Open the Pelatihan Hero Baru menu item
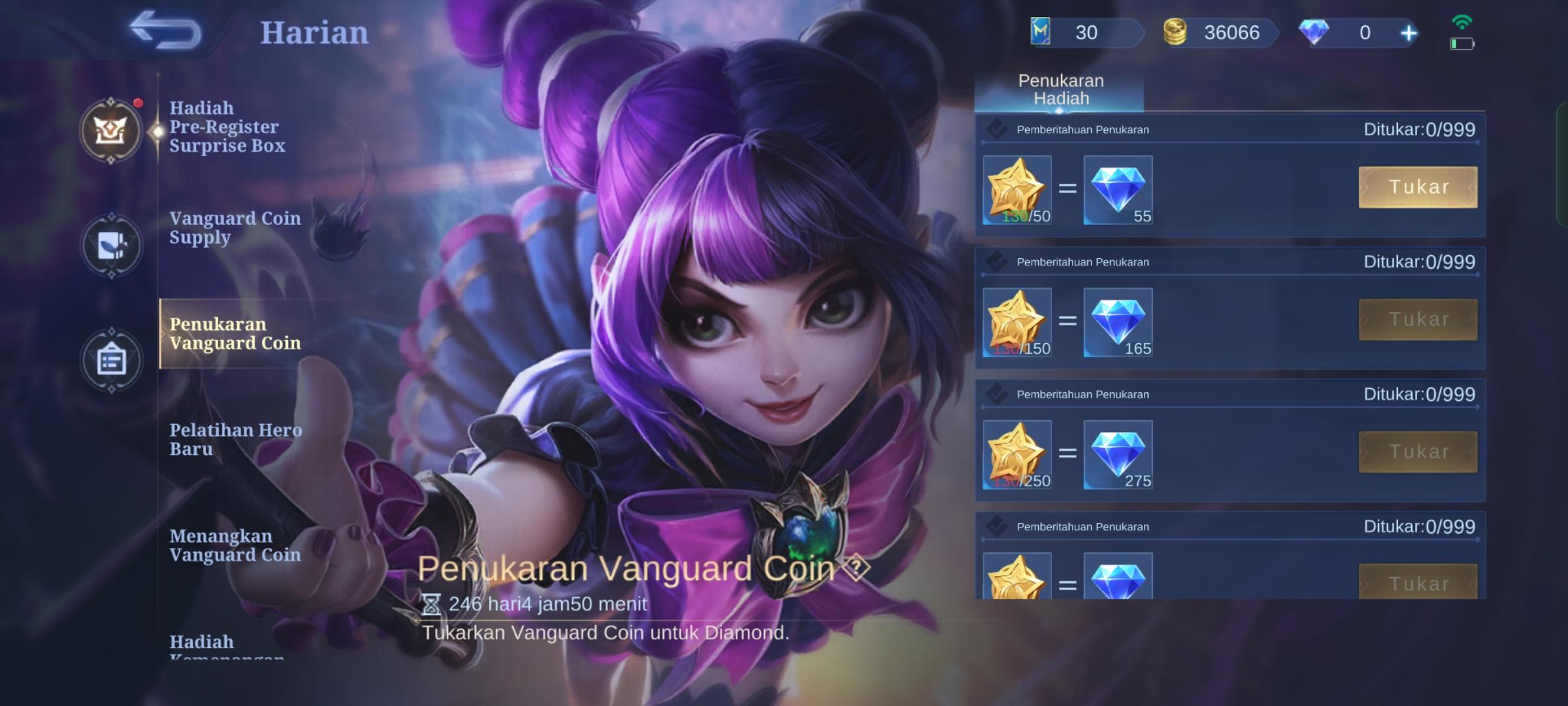Screen dimensions: 1568x706 pyautogui.click(x=235, y=439)
